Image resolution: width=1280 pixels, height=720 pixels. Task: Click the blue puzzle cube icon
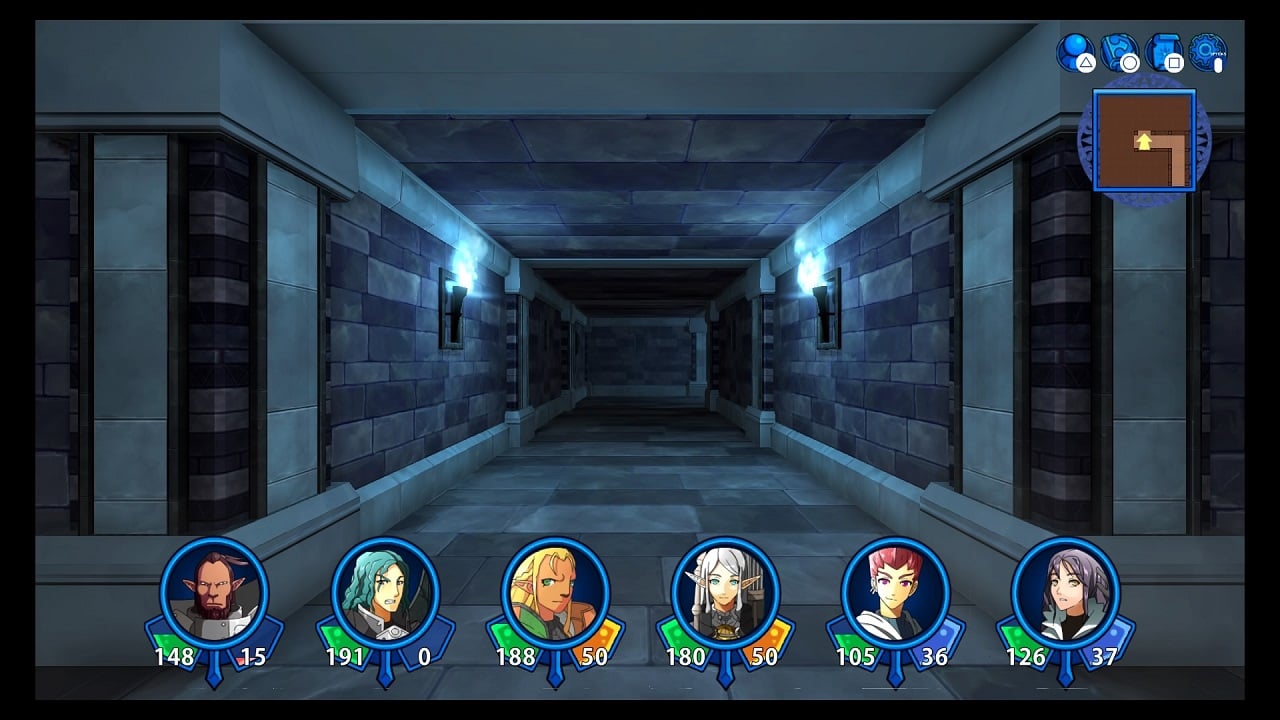(x=1120, y=51)
